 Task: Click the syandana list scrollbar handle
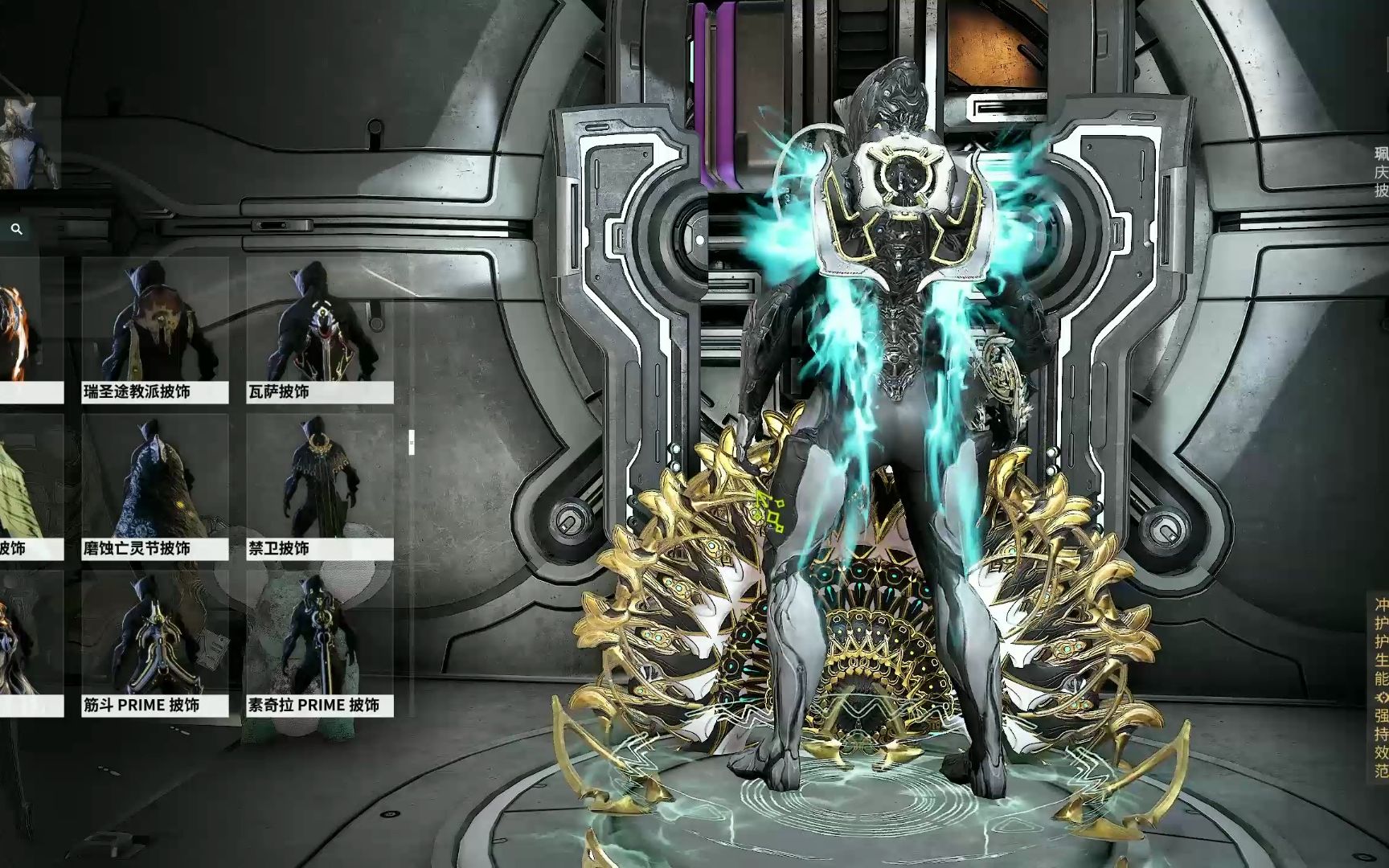412,442
